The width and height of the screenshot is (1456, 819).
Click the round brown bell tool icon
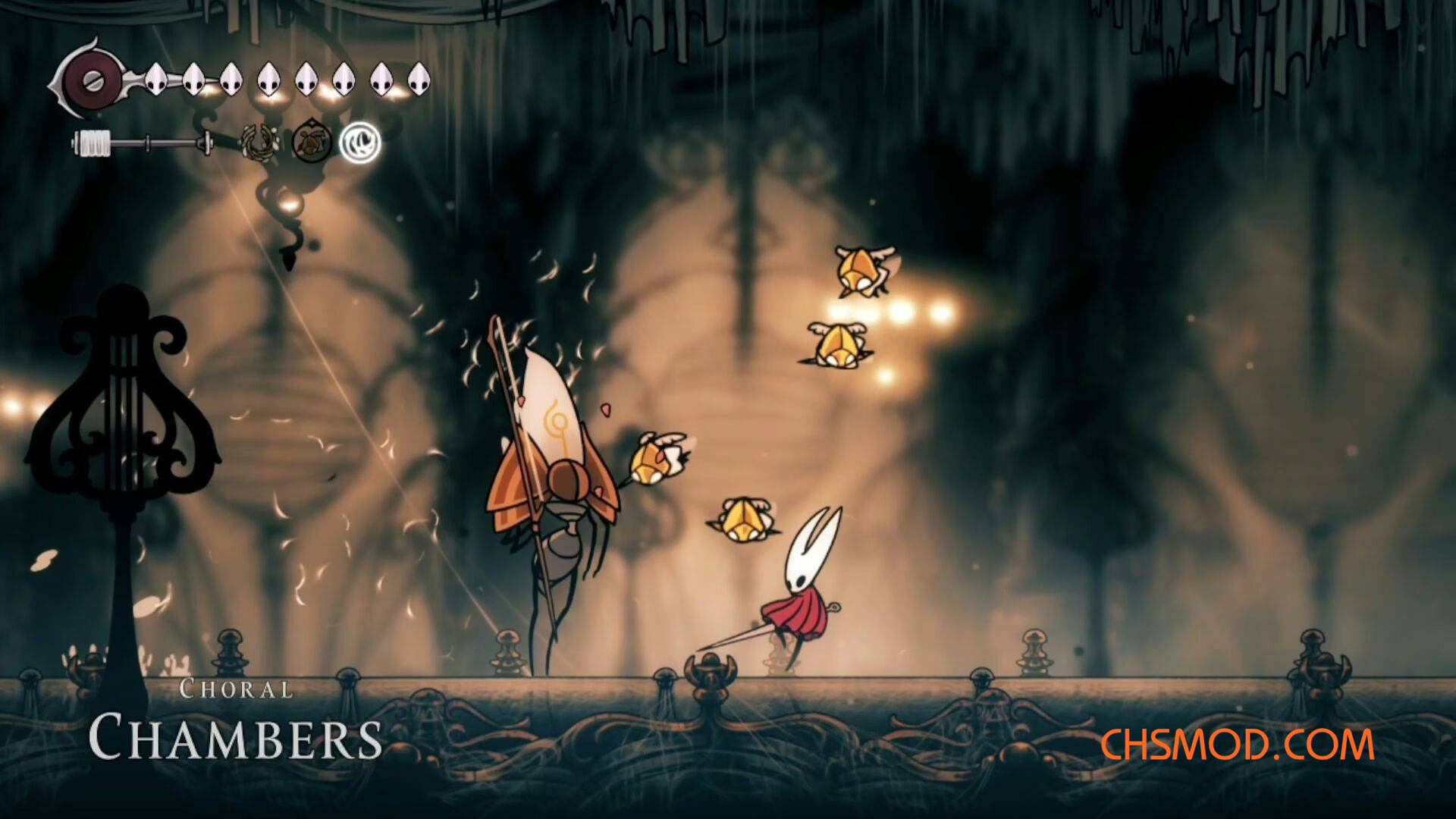[x=311, y=141]
